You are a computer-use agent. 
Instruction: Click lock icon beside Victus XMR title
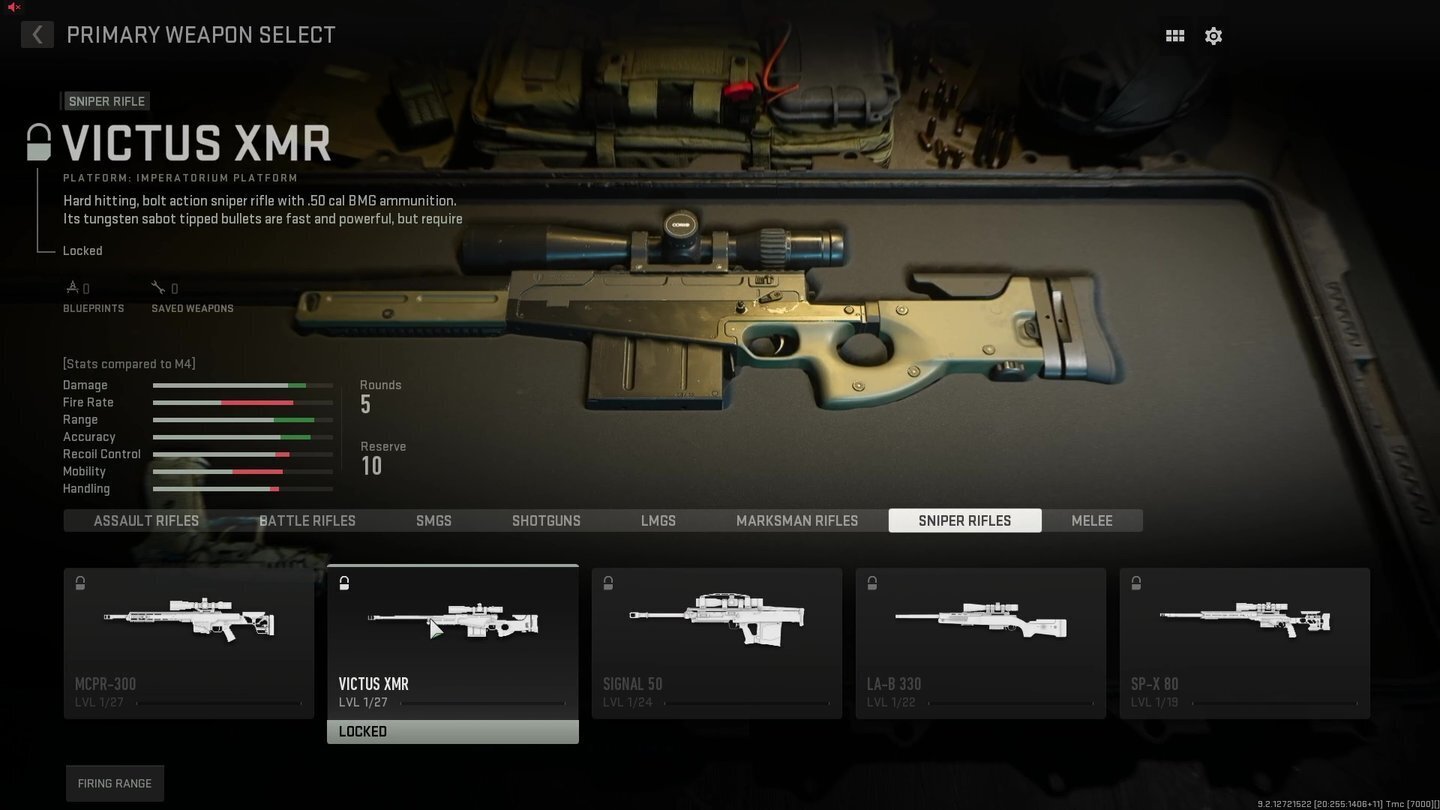38,142
